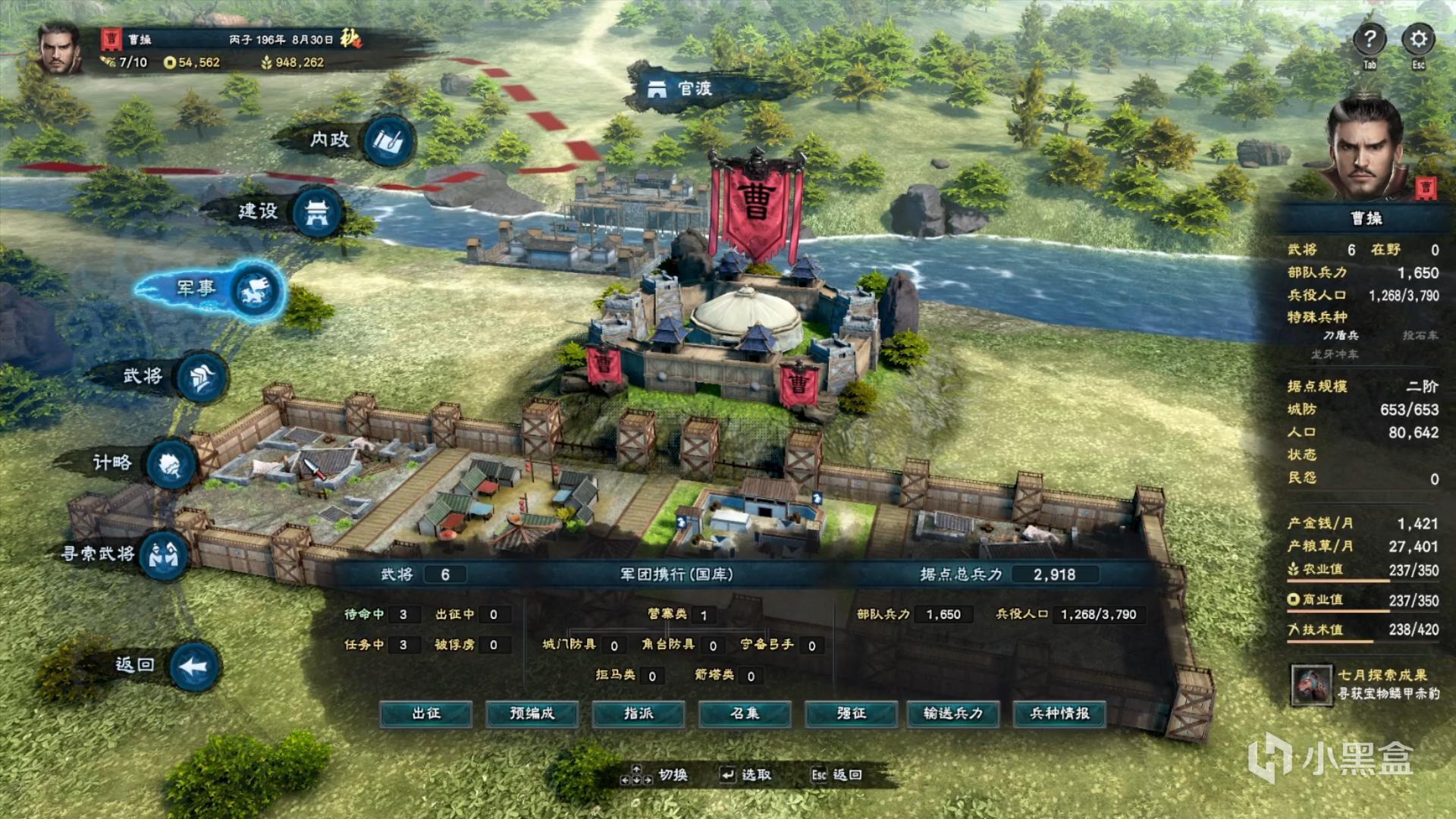Click the 返回 (Return) arrow button
Viewport: 1456px width, 819px height.
point(194,667)
